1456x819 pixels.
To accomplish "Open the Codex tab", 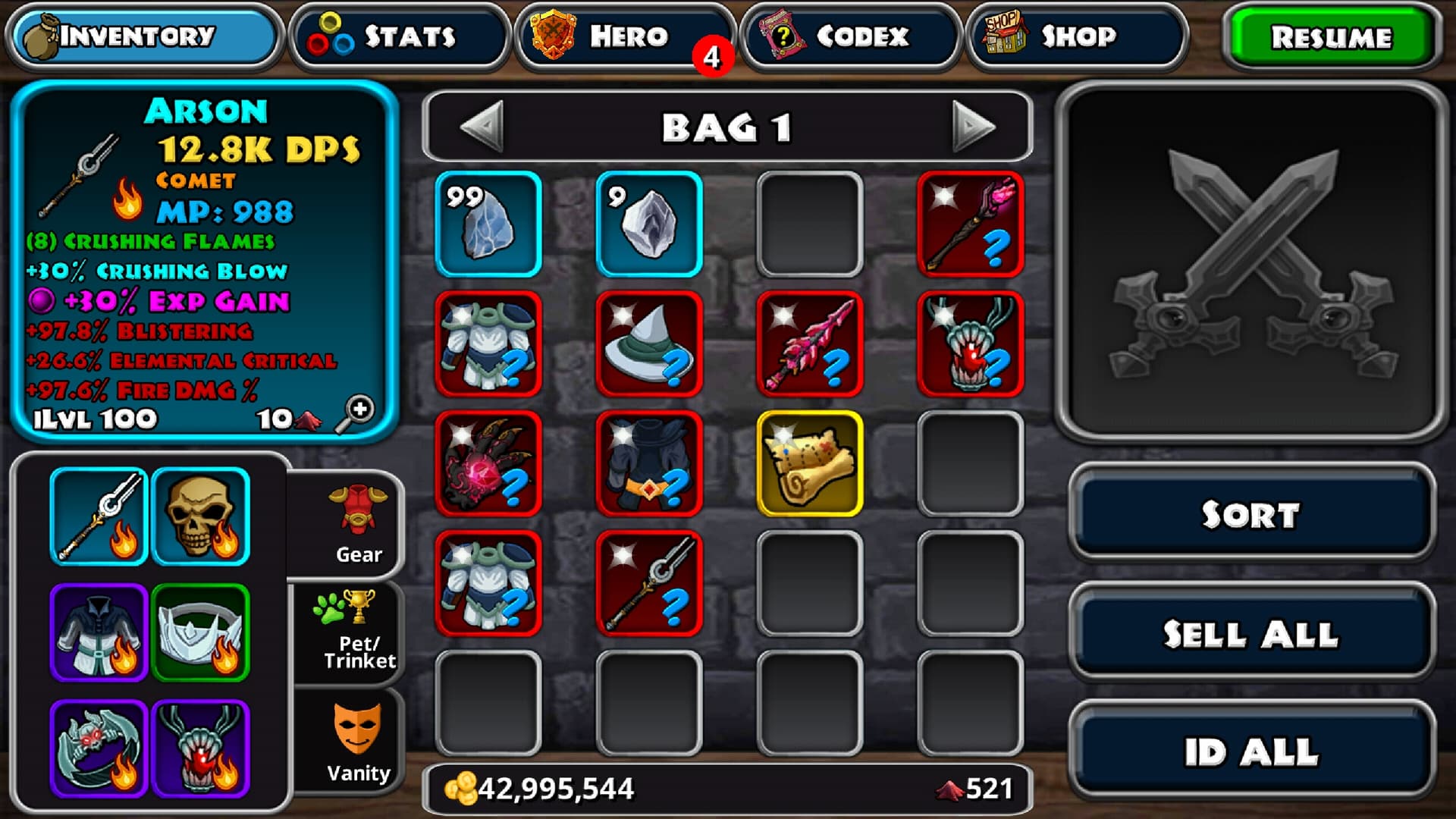I will pyautogui.click(x=849, y=36).
